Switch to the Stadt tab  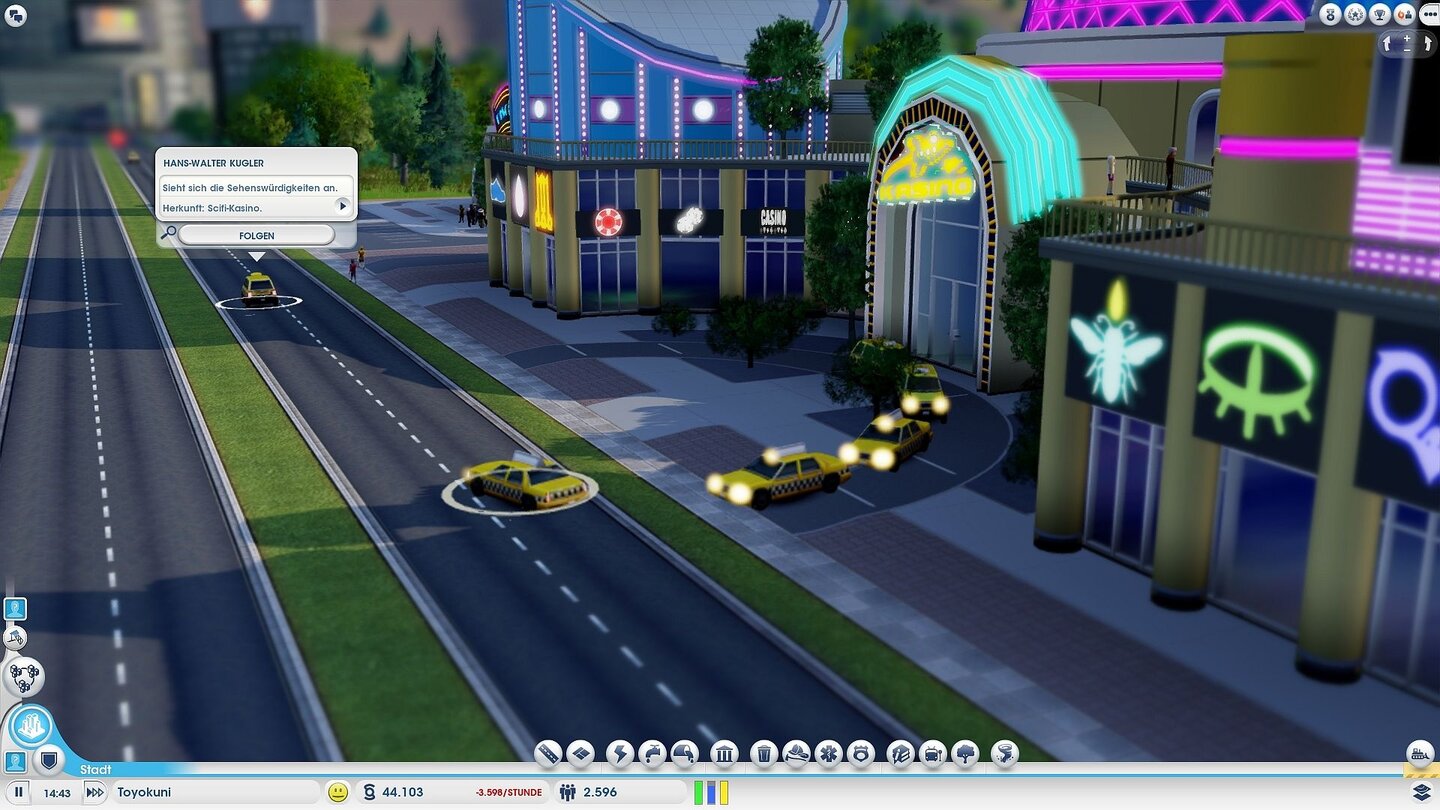click(95, 770)
